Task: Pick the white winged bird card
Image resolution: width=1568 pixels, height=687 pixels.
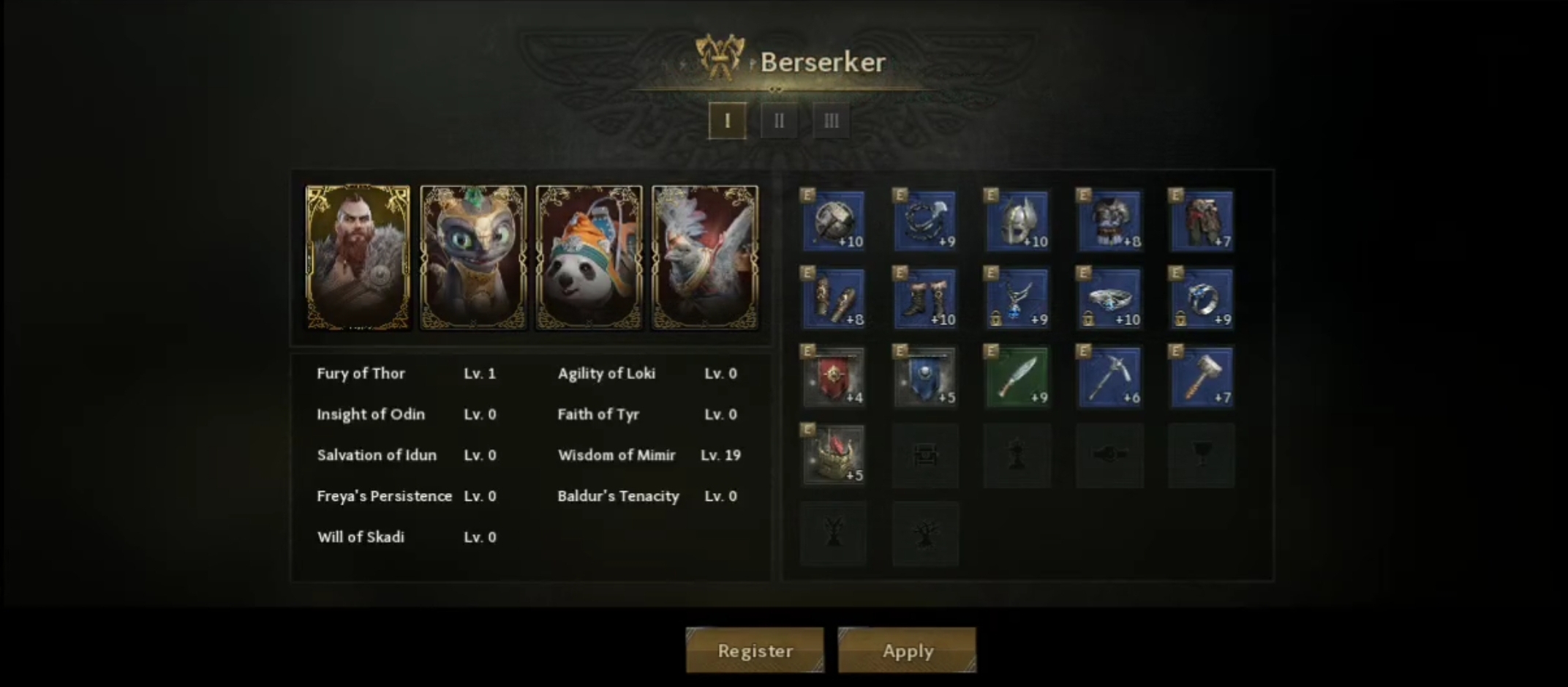Action: 704,257
